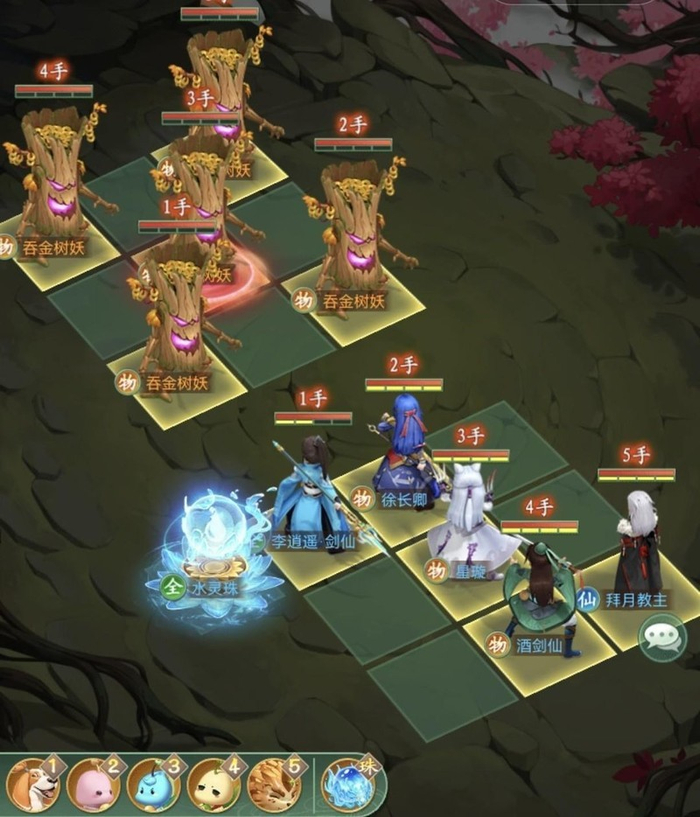Choose the blue droplet pet in slot 3
700x817 pixels.
[153, 785]
